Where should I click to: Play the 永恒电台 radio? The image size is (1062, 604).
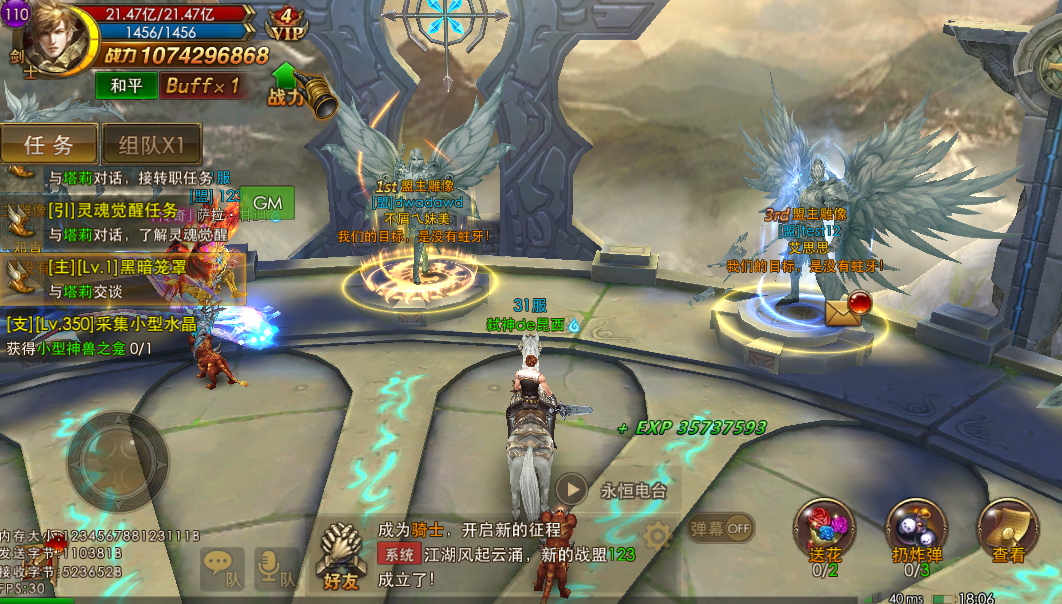click(572, 489)
